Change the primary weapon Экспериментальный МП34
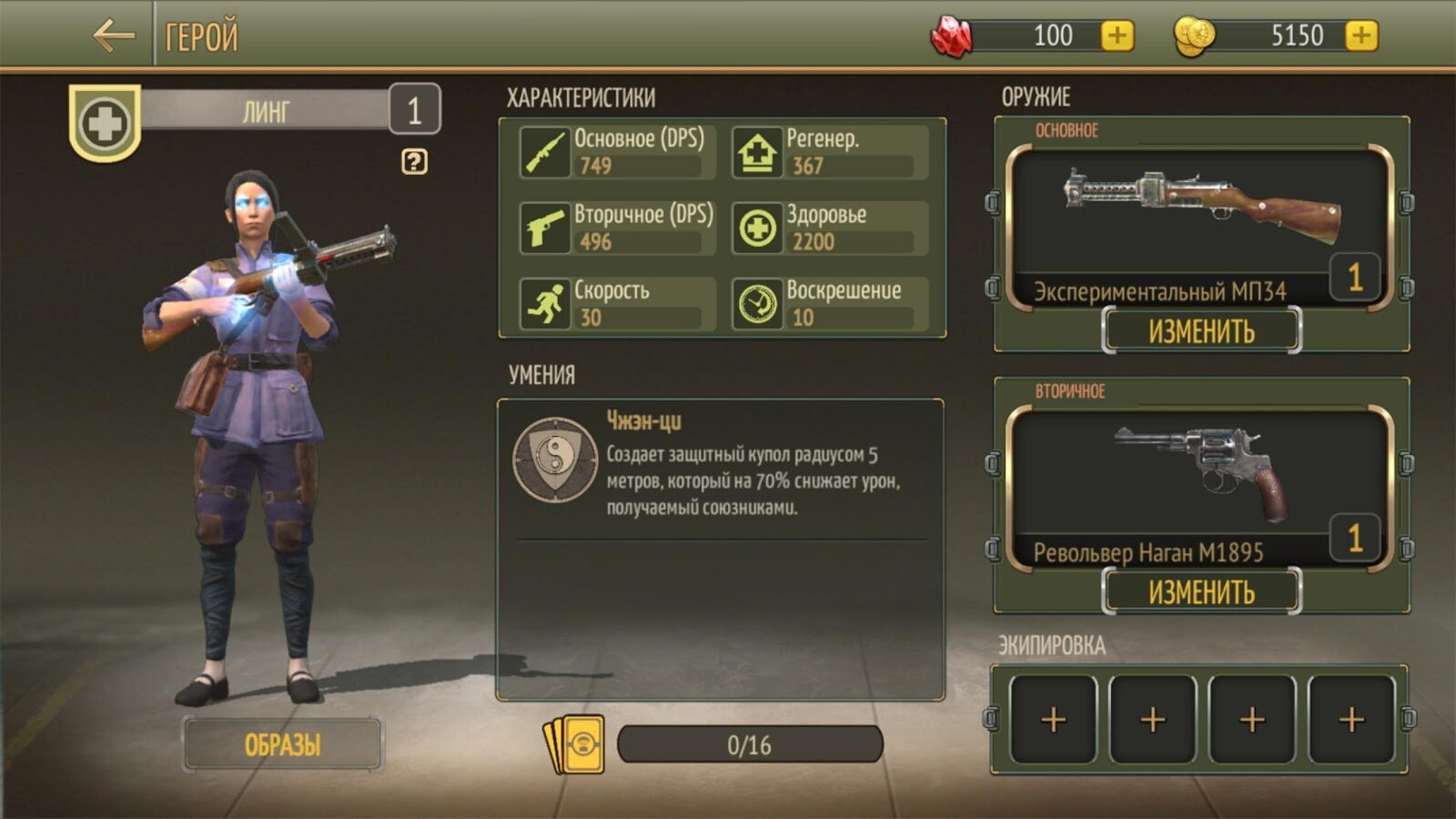This screenshot has width=1456, height=819. click(1201, 331)
